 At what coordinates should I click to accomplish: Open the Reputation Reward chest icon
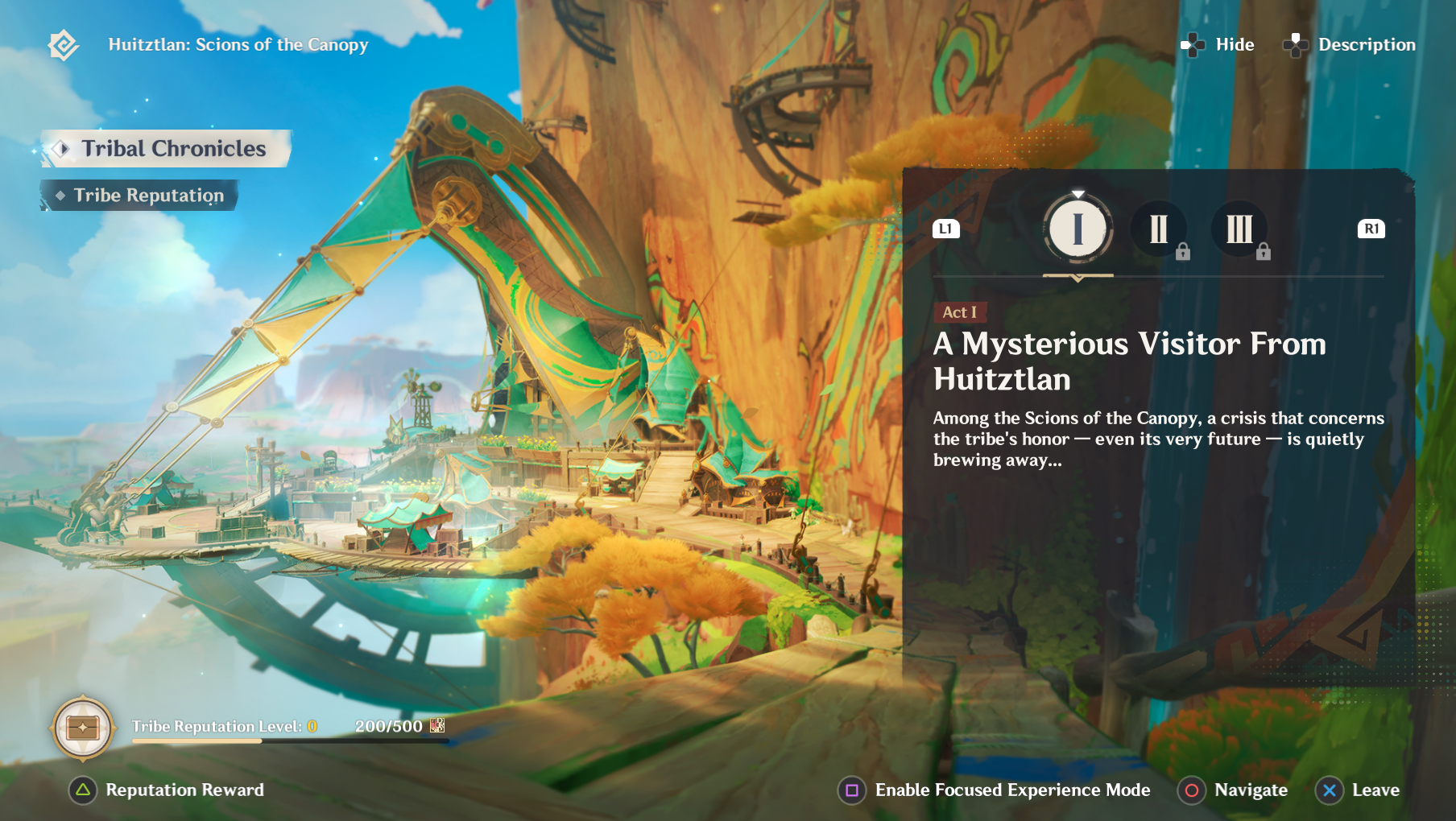coord(82,728)
